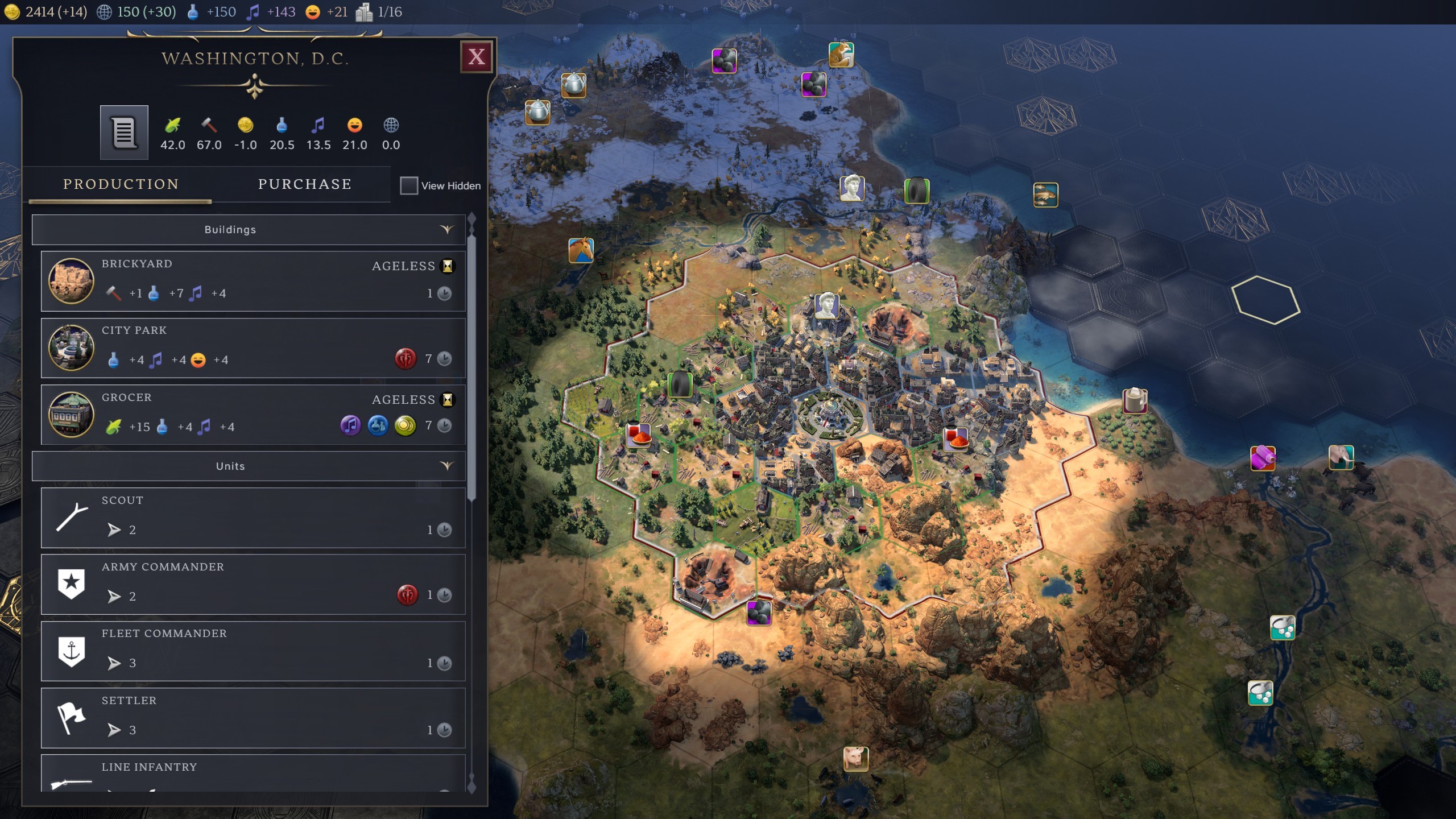Viewport: 1456px width, 819px height.
Task: Close the Washington, D.C. city panel
Action: coord(476,56)
